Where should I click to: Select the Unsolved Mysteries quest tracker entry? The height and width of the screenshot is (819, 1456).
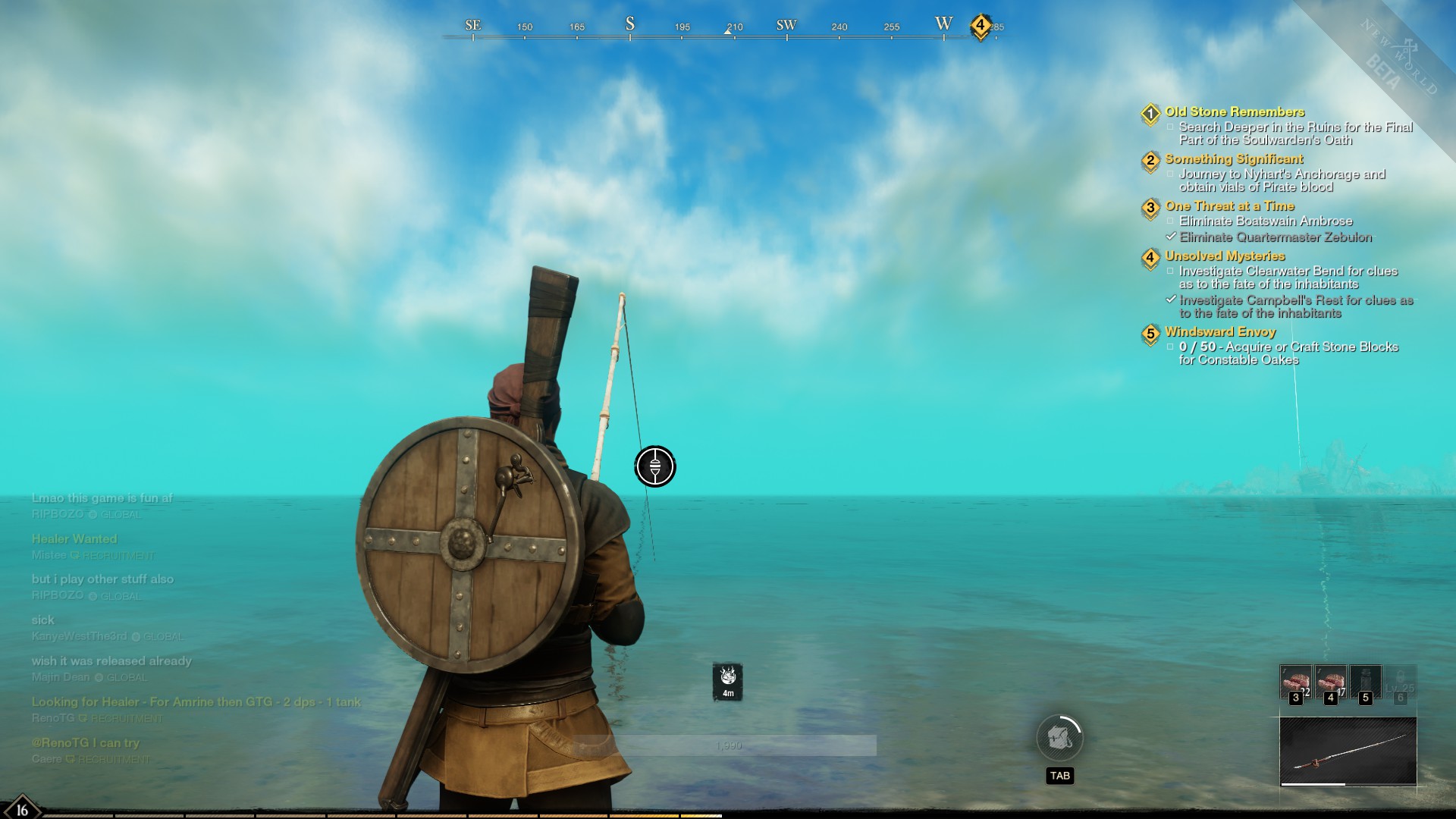1225,256
